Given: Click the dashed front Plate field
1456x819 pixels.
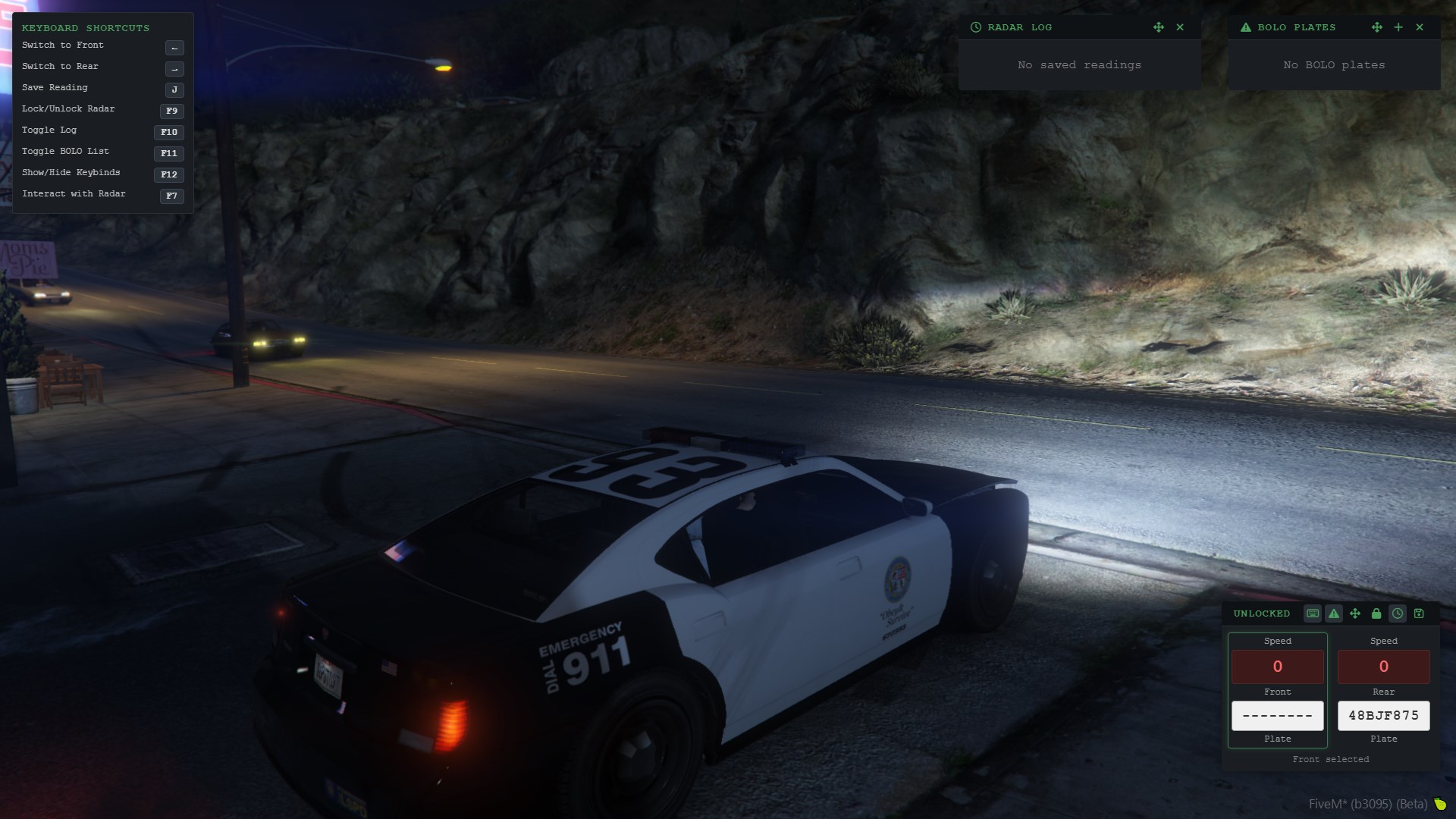Looking at the screenshot, I should [1277, 715].
